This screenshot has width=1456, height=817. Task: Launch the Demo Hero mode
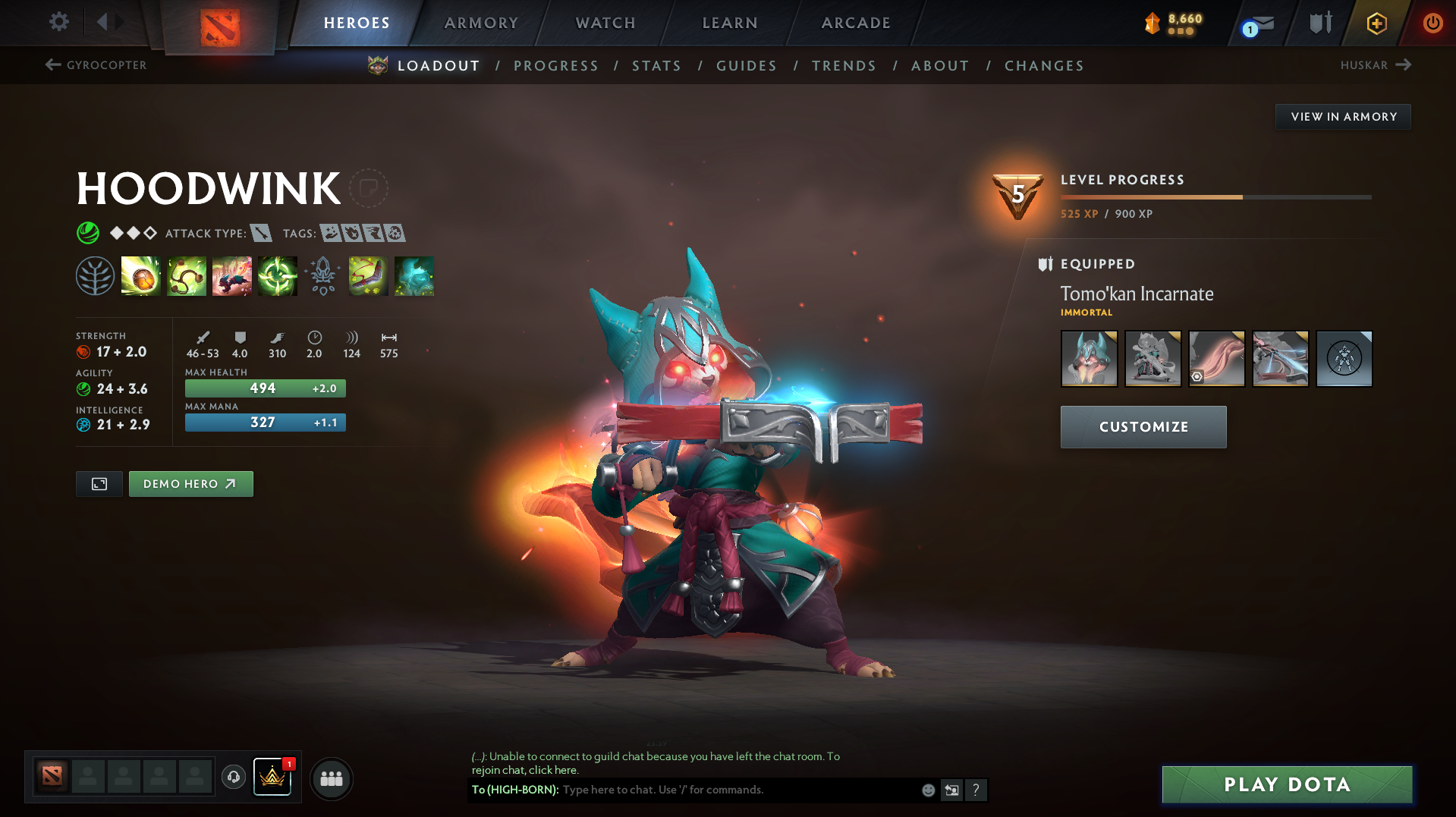(x=190, y=484)
